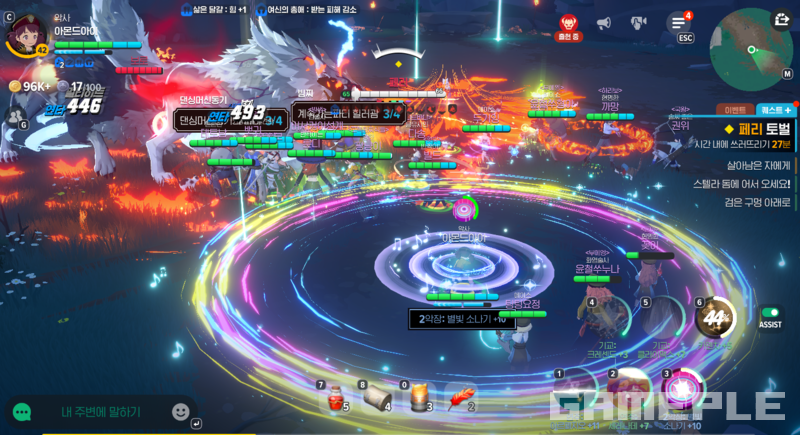The image size is (800, 435).
Task: Activate the ultimate skill showing 44%
Action: click(x=715, y=319)
